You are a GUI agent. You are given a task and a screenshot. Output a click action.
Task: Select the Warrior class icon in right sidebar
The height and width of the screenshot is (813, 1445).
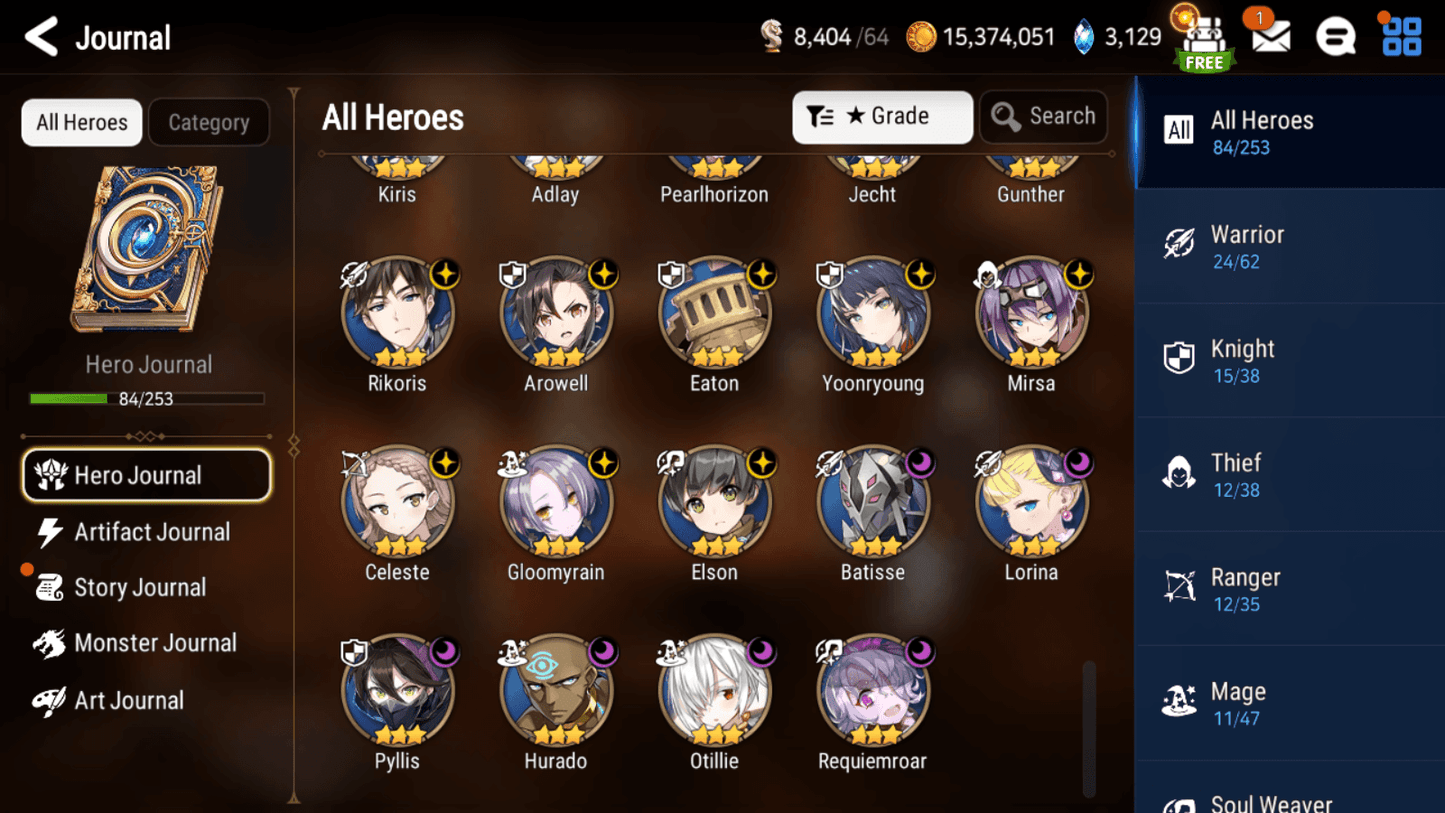pyautogui.click(x=1179, y=244)
